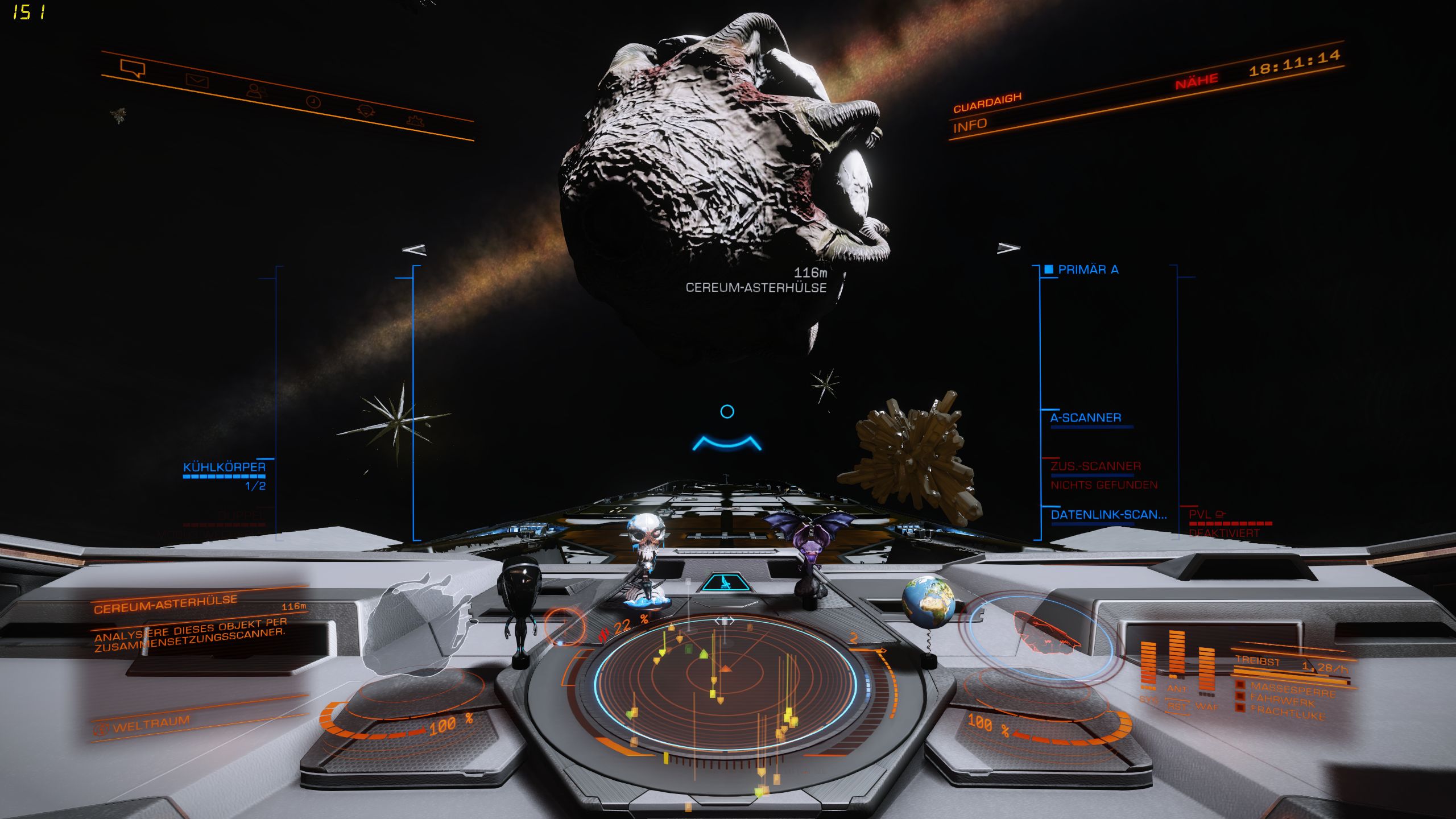Viewport: 1456px width, 819px height.
Task: Choose the A-SCANNER module entry
Action: [x=1085, y=418]
